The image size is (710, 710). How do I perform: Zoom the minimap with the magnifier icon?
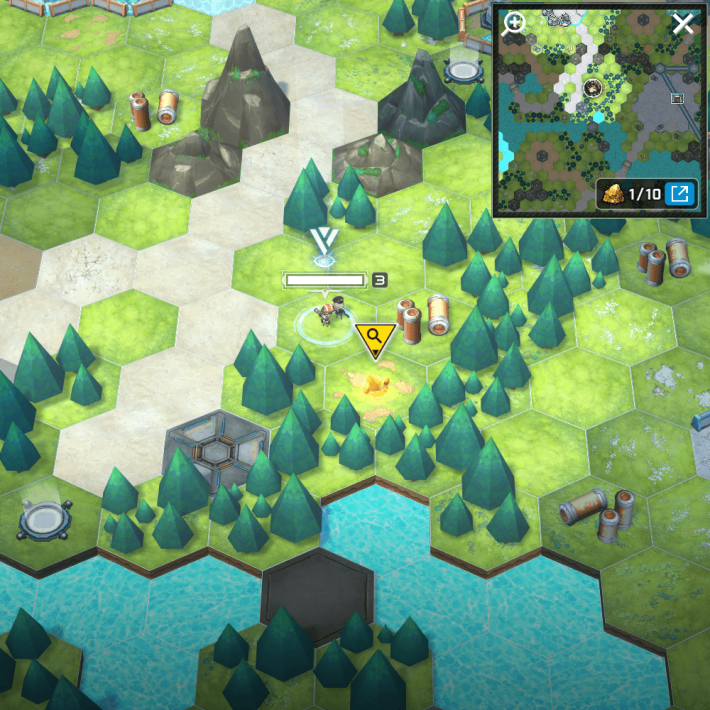point(514,24)
